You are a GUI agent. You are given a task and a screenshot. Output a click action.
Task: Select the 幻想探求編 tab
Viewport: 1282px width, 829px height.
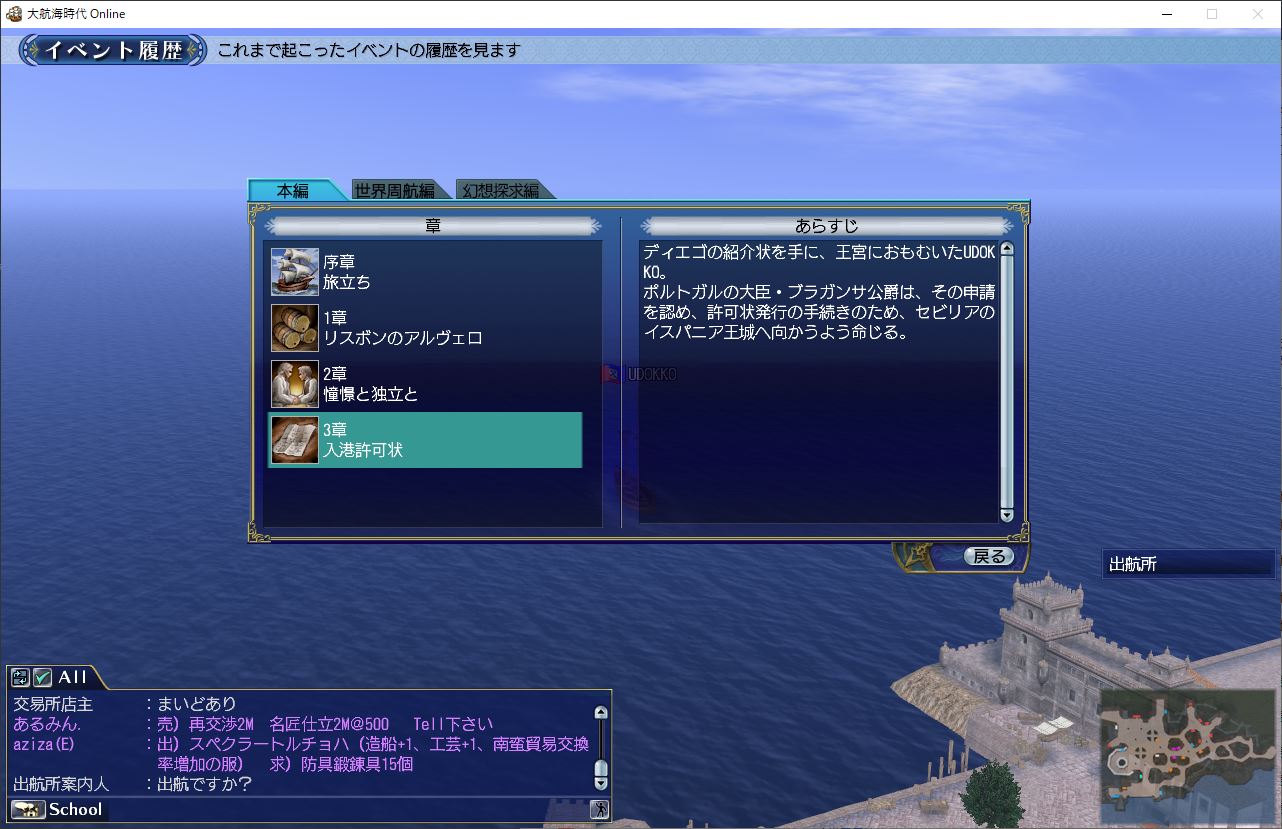coord(500,191)
